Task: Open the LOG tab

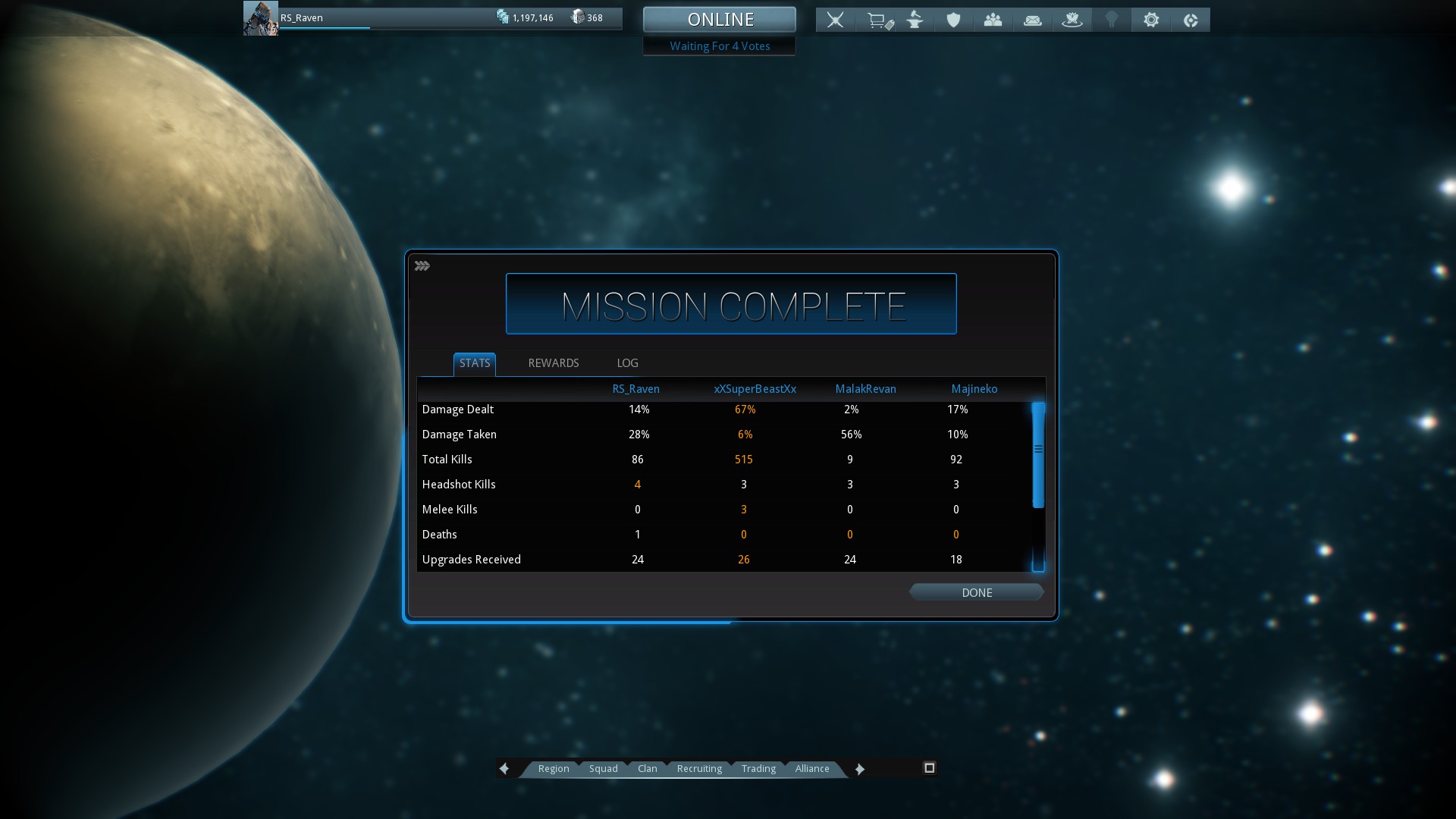Action: coord(627,363)
